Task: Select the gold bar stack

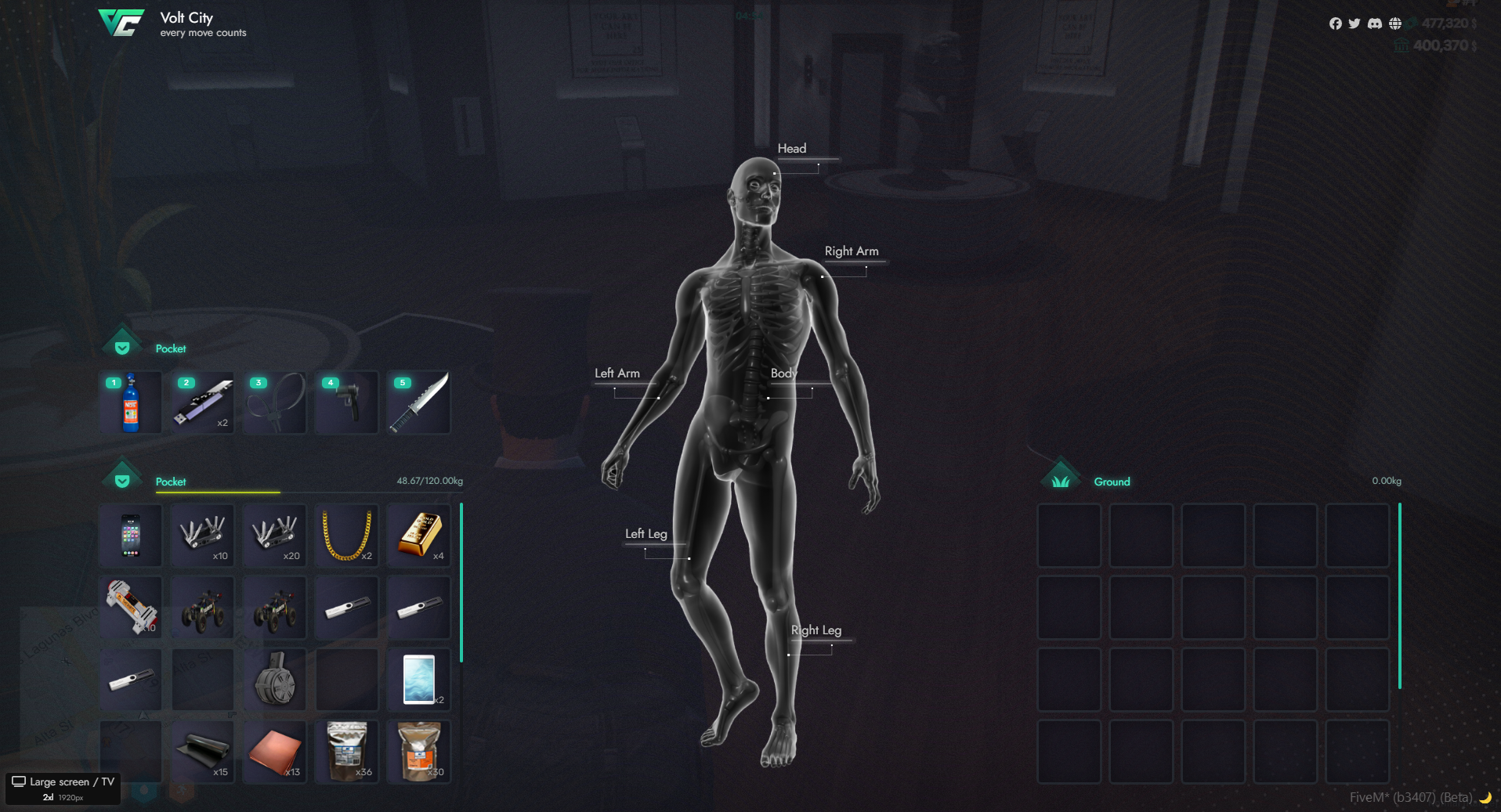Action: (x=418, y=536)
